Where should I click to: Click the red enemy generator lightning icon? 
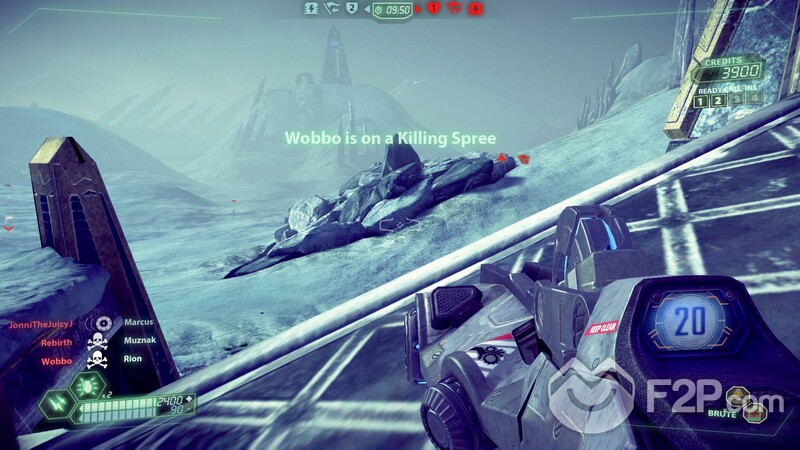tap(476, 8)
